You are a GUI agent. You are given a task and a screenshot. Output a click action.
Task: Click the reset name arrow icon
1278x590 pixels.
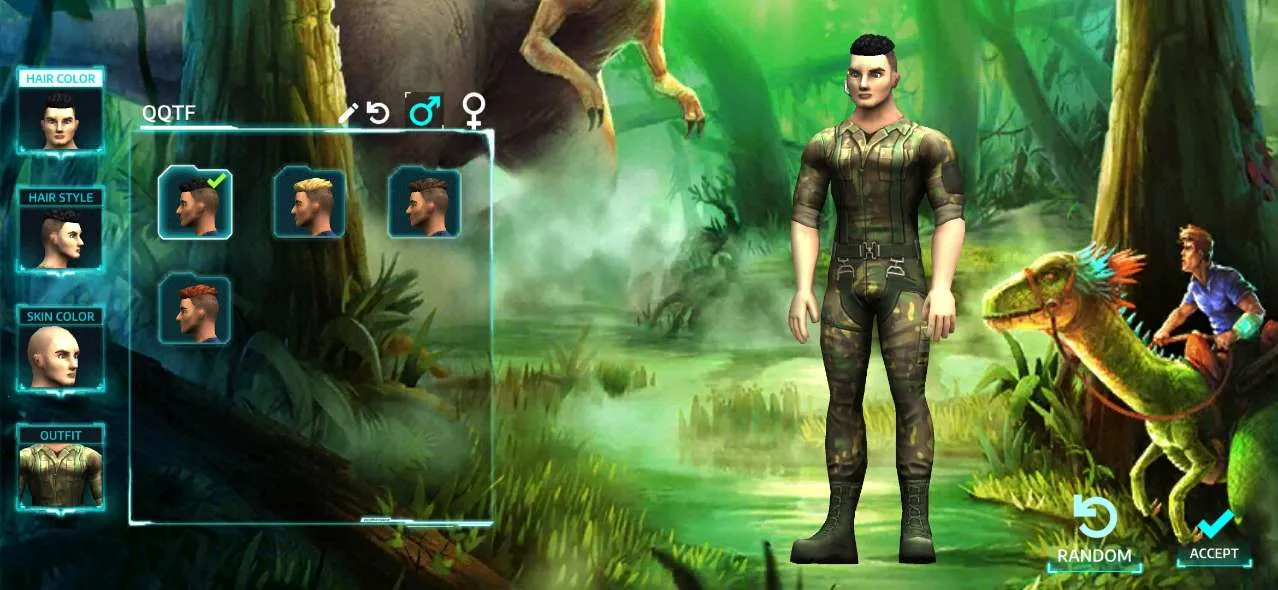pos(378,113)
